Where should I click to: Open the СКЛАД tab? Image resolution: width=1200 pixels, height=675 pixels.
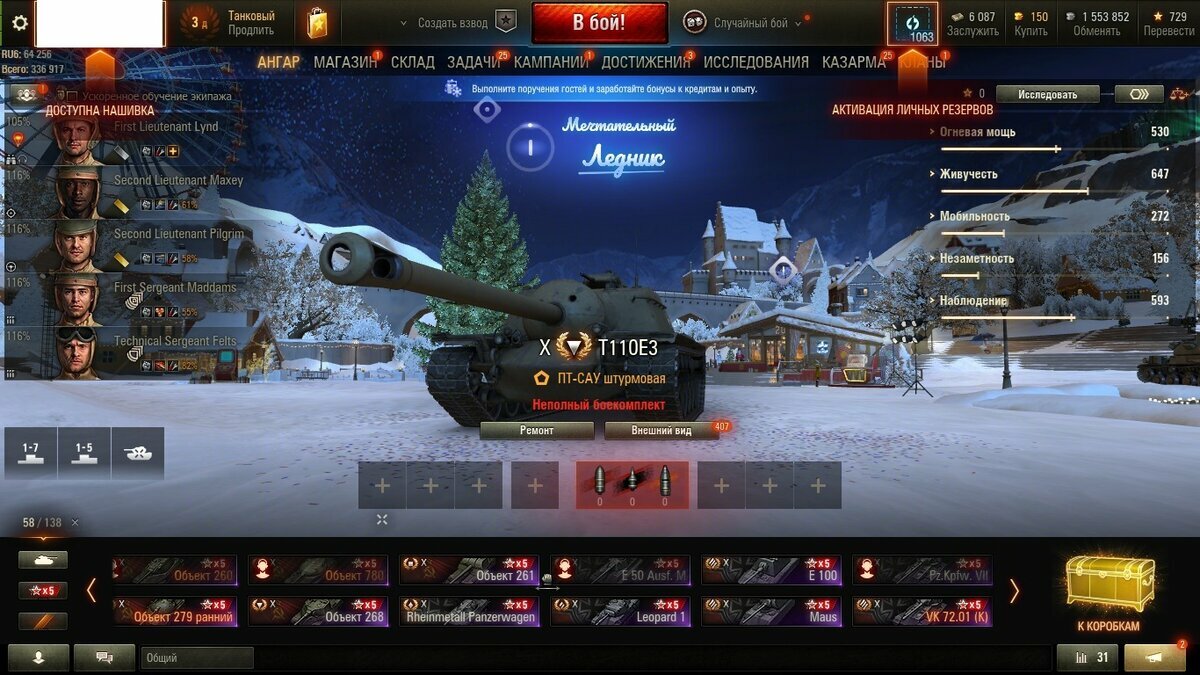pos(413,62)
